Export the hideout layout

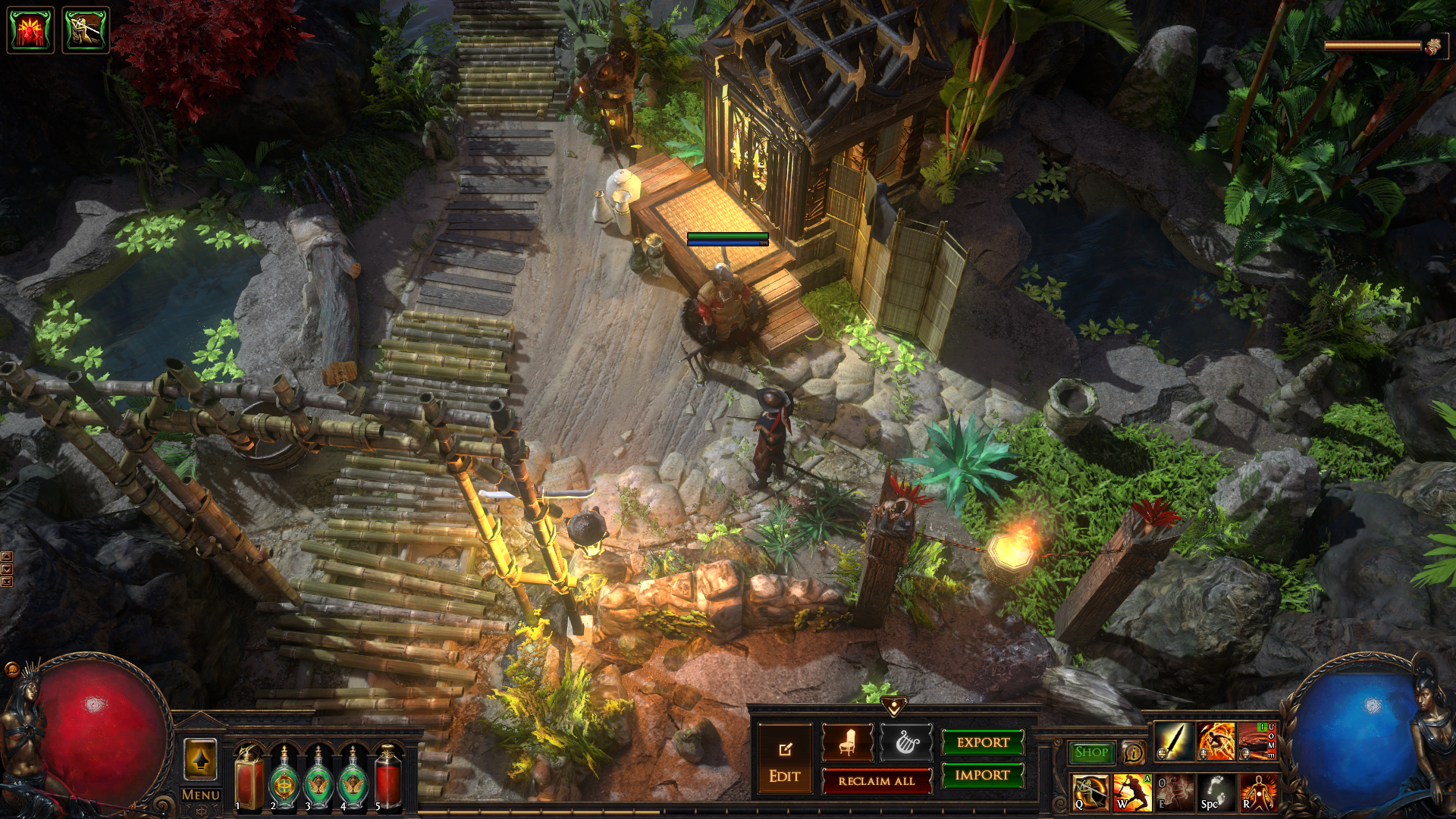tap(982, 742)
